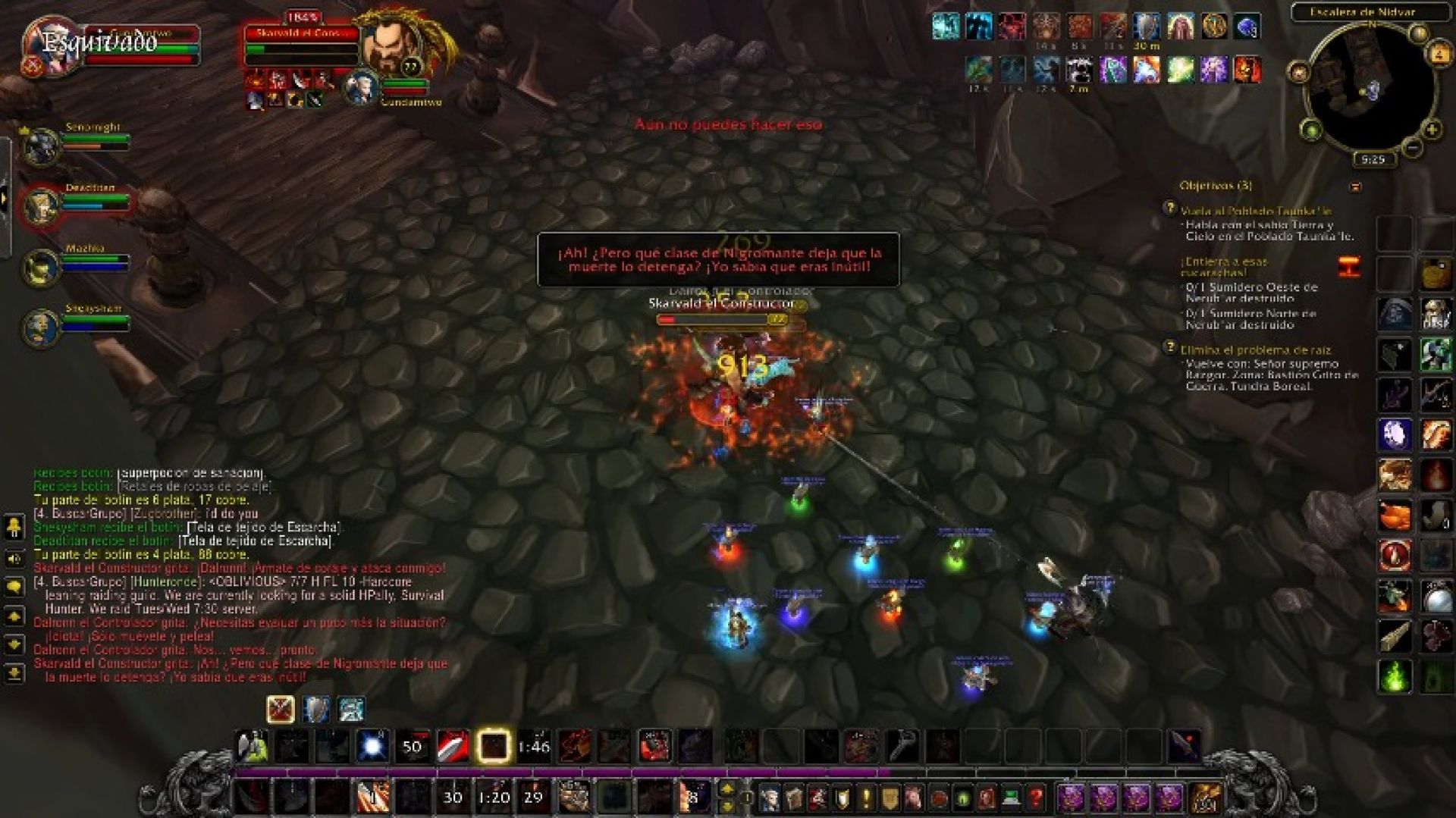Open the minimap clock showing 5:25

pos(1373,160)
